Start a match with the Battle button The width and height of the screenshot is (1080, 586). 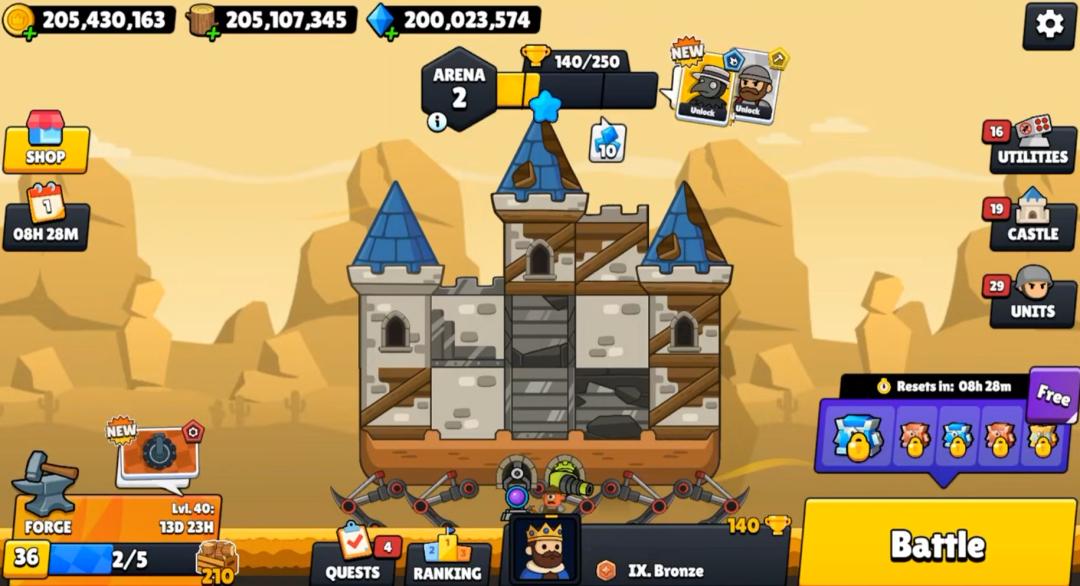(x=938, y=544)
